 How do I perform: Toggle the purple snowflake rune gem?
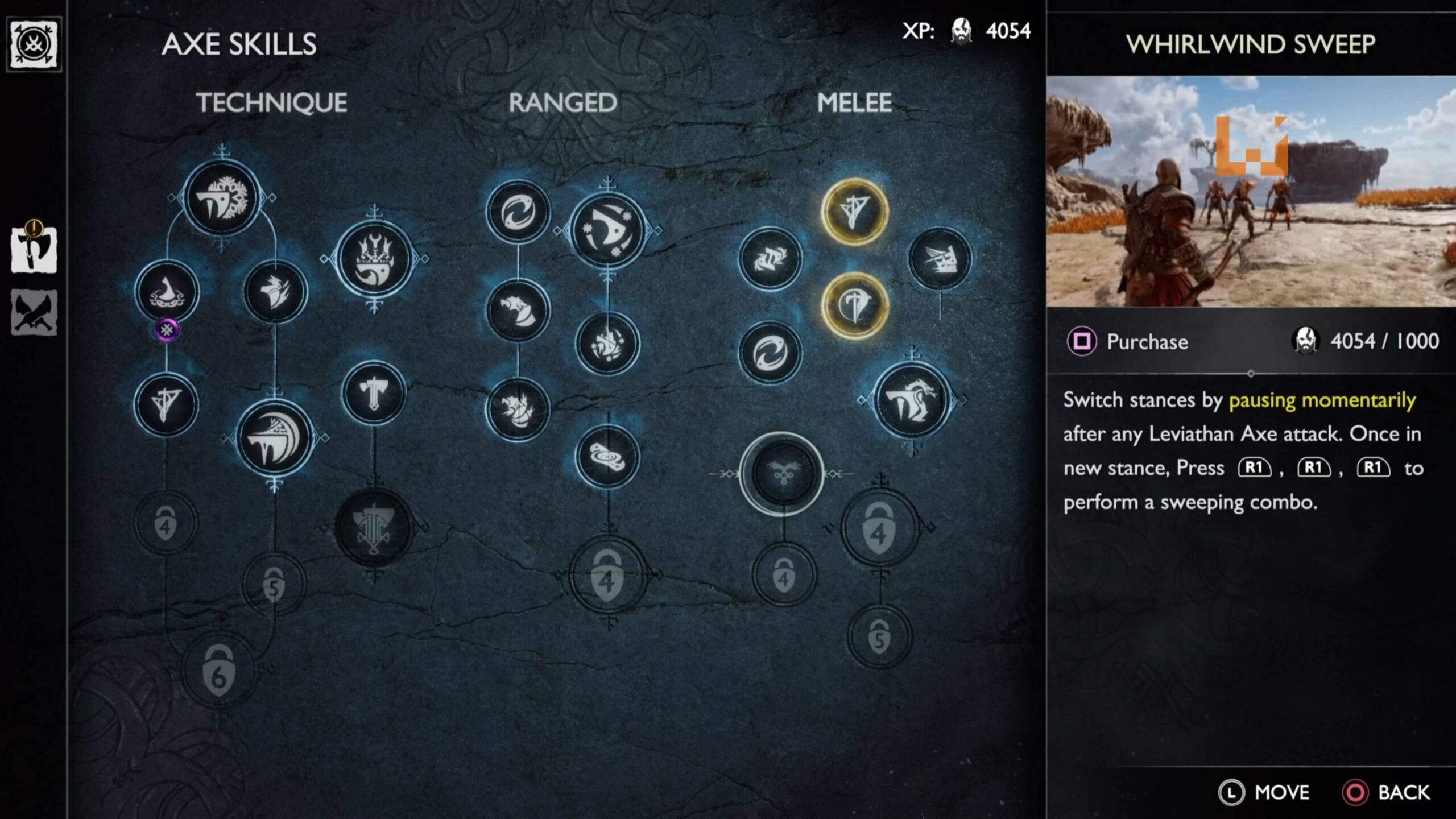[168, 330]
